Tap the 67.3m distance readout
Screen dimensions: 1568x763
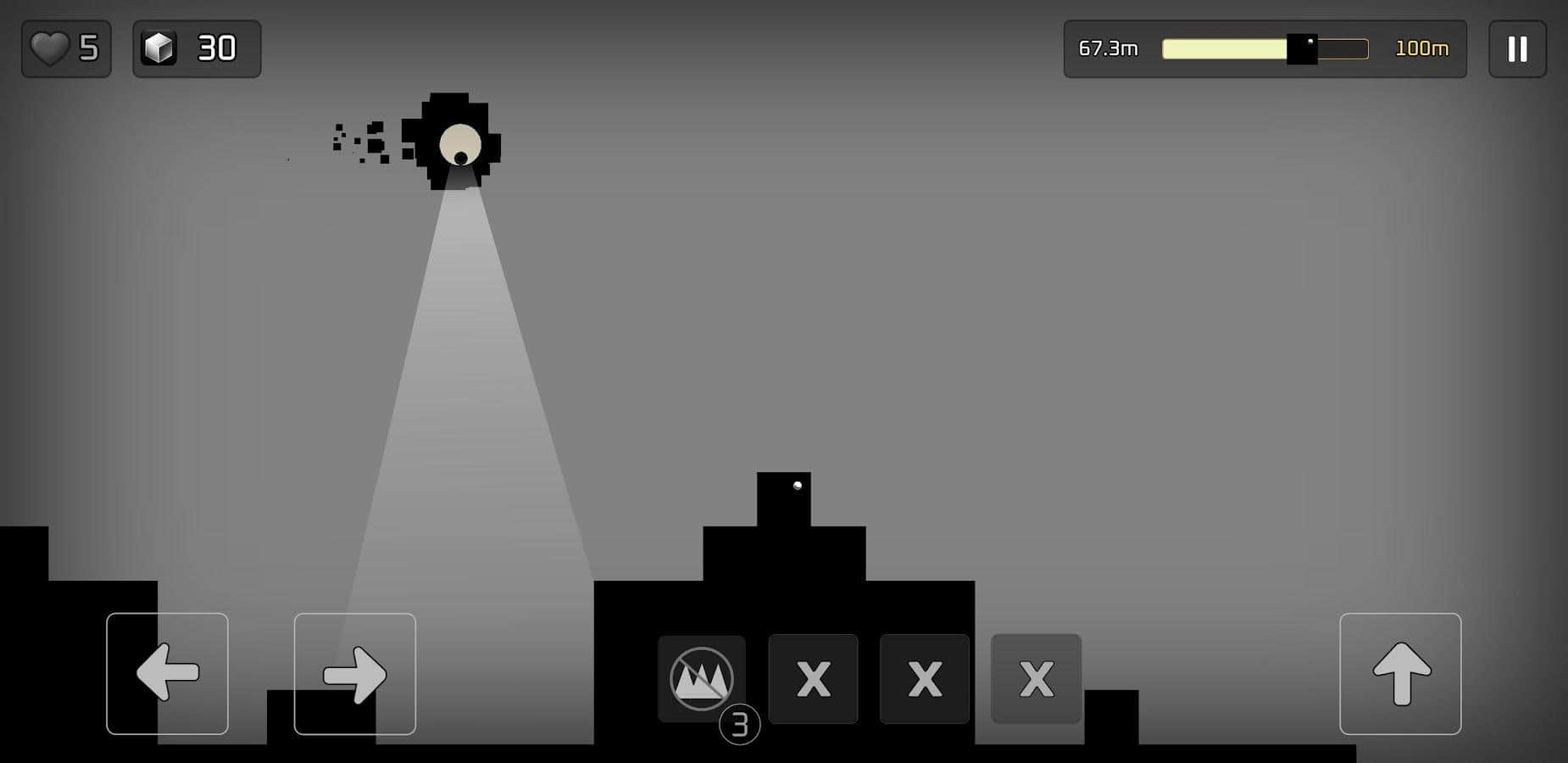tap(1107, 48)
